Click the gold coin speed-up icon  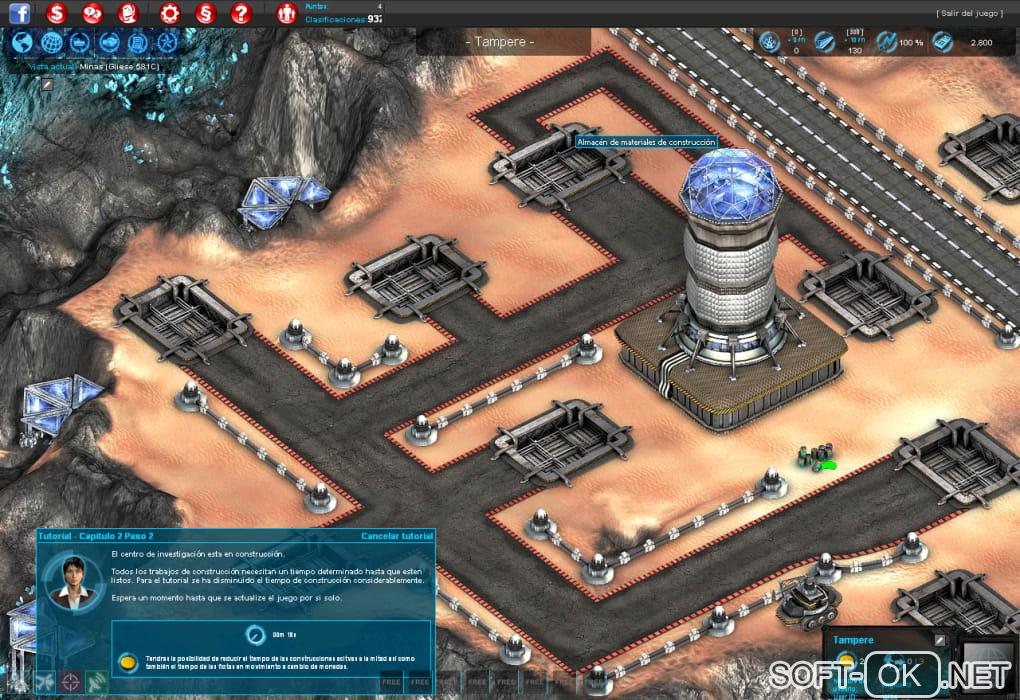[x=128, y=662]
